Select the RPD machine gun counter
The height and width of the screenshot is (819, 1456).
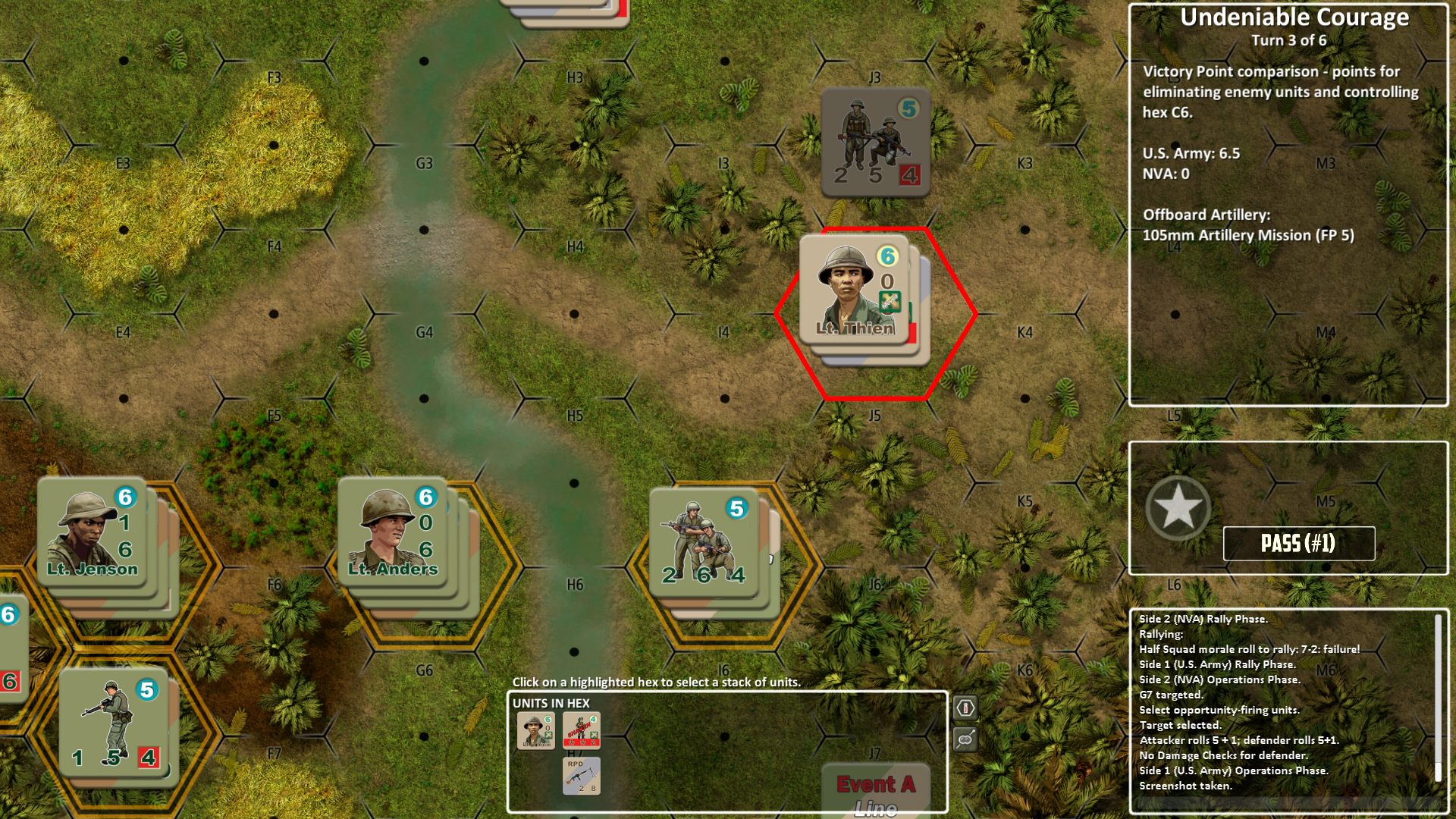click(x=581, y=776)
